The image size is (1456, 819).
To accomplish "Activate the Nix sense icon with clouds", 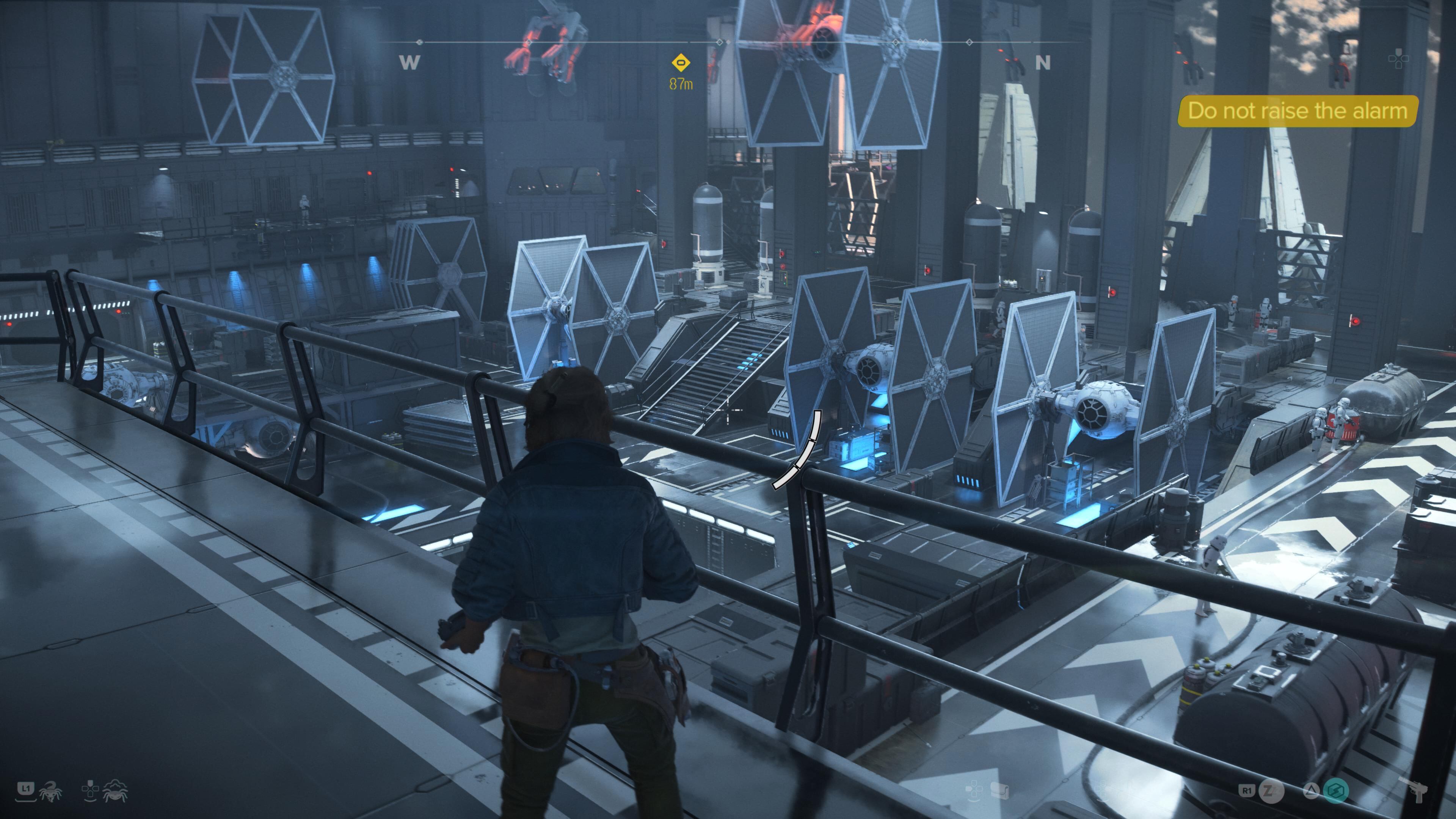I will [115, 791].
